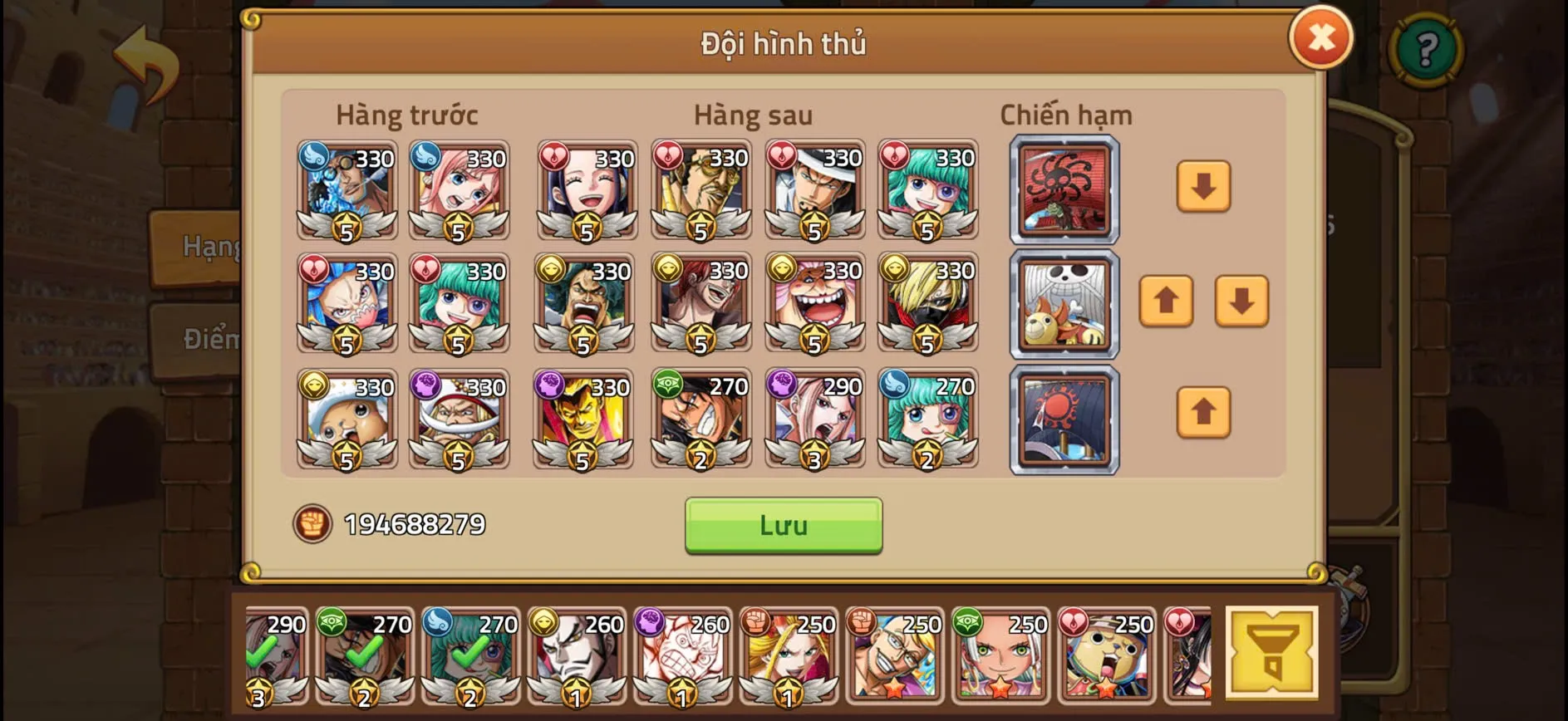
Task: Switch to the Hạng tab
Action: [204, 247]
